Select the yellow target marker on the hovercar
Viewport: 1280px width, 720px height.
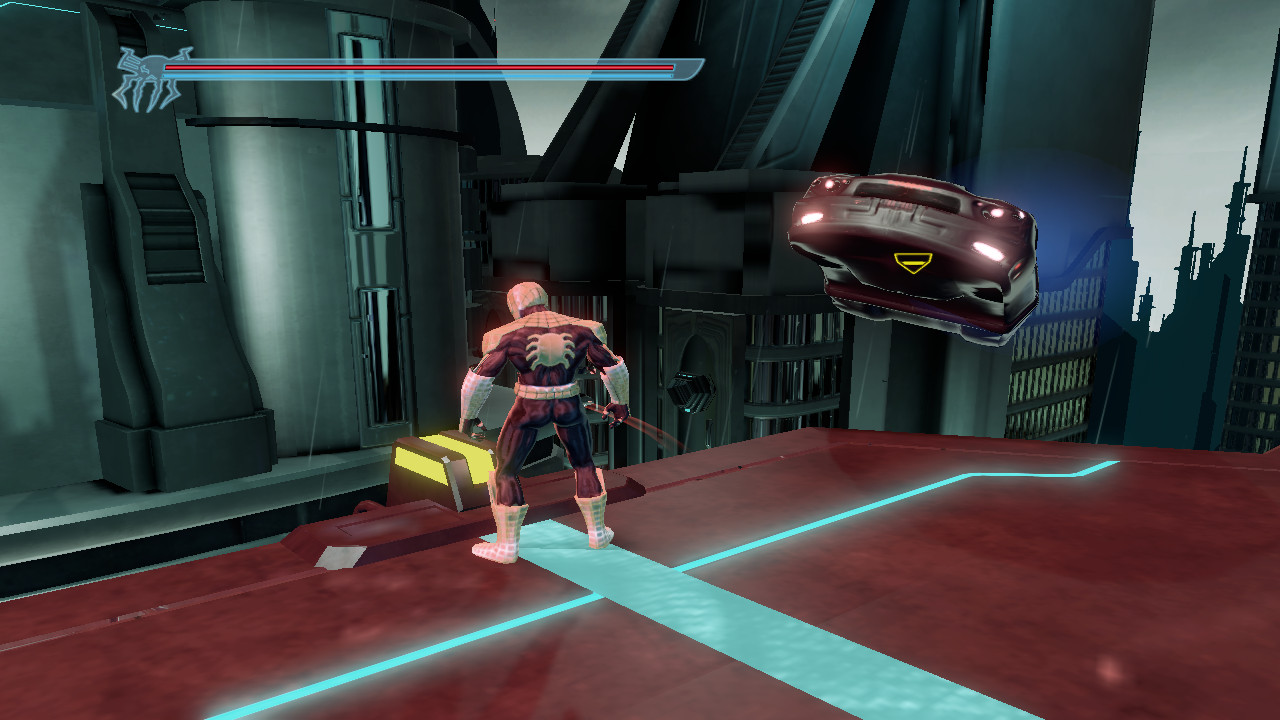912,263
